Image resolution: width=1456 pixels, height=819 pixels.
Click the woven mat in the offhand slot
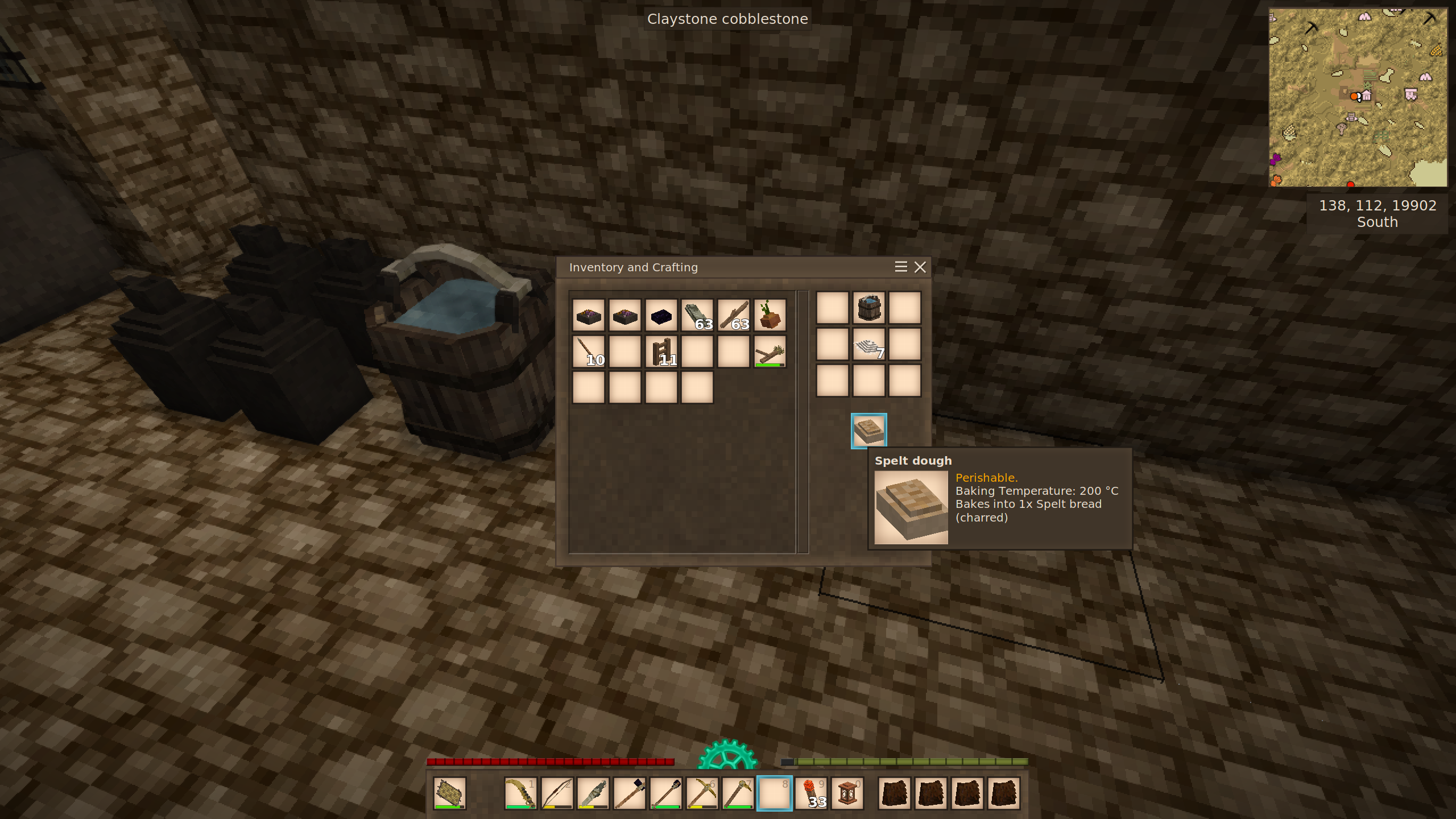[x=449, y=793]
